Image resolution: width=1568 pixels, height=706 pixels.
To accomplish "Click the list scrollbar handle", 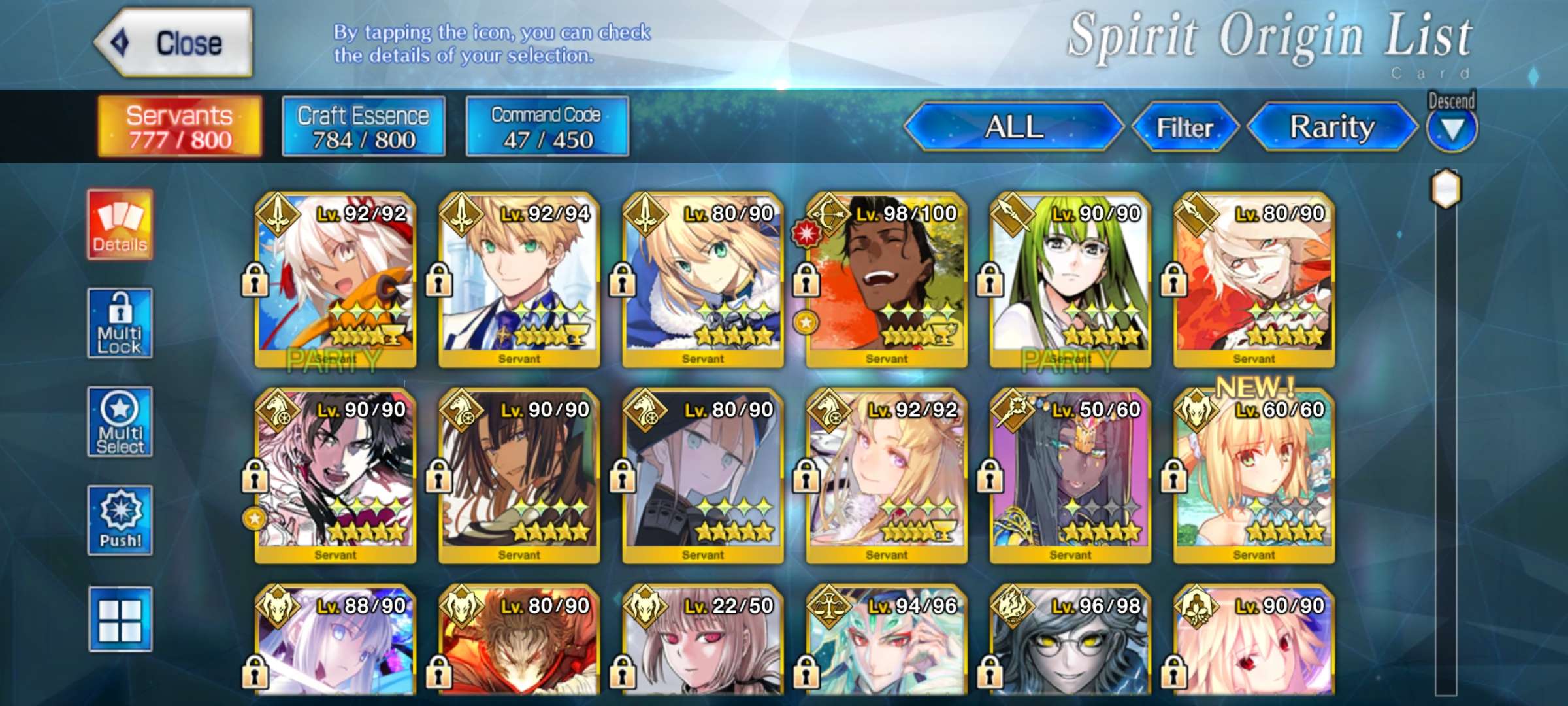I will (1446, 189).
